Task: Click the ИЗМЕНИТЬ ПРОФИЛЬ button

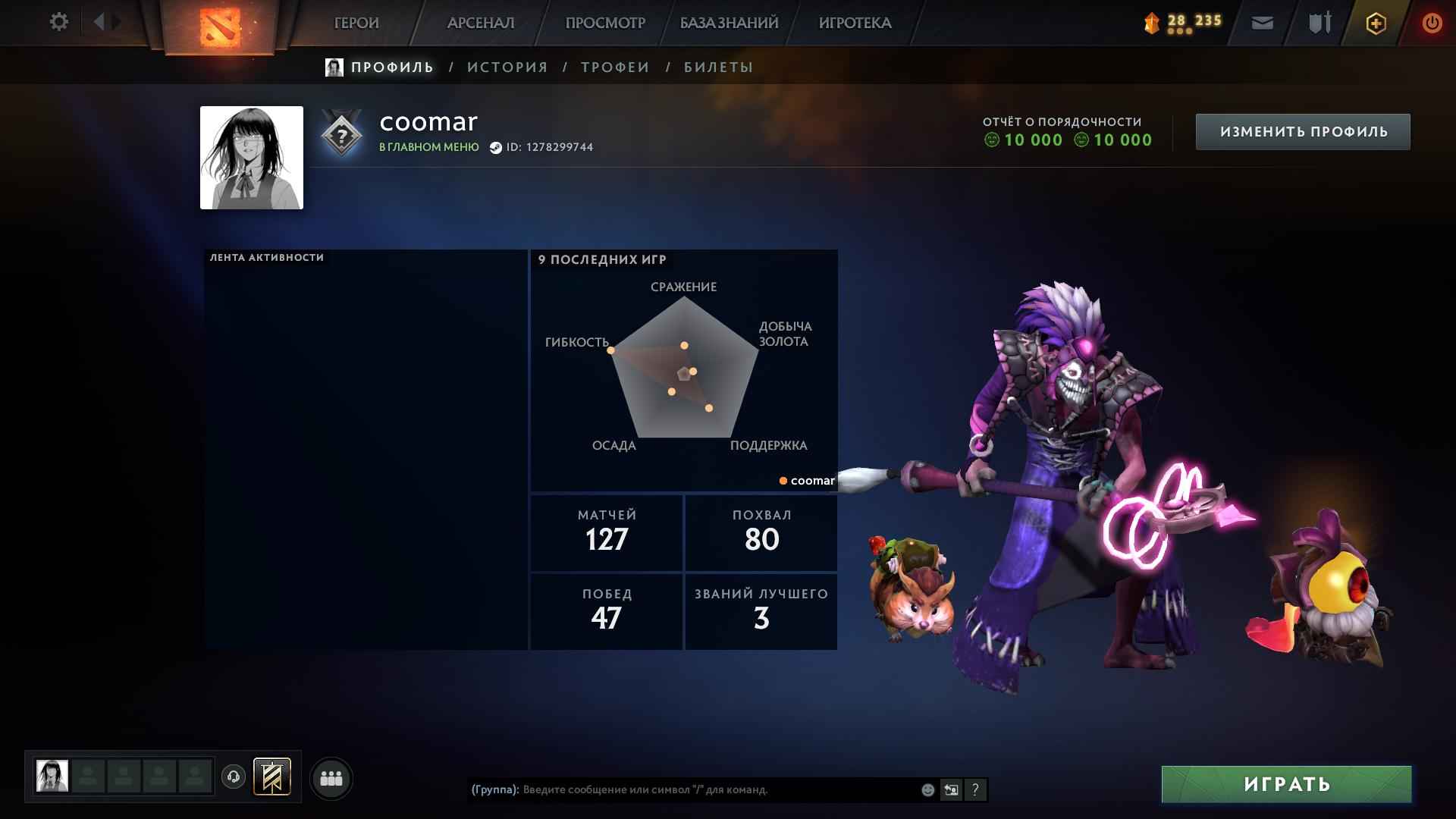Action: tap(1302, 130)
